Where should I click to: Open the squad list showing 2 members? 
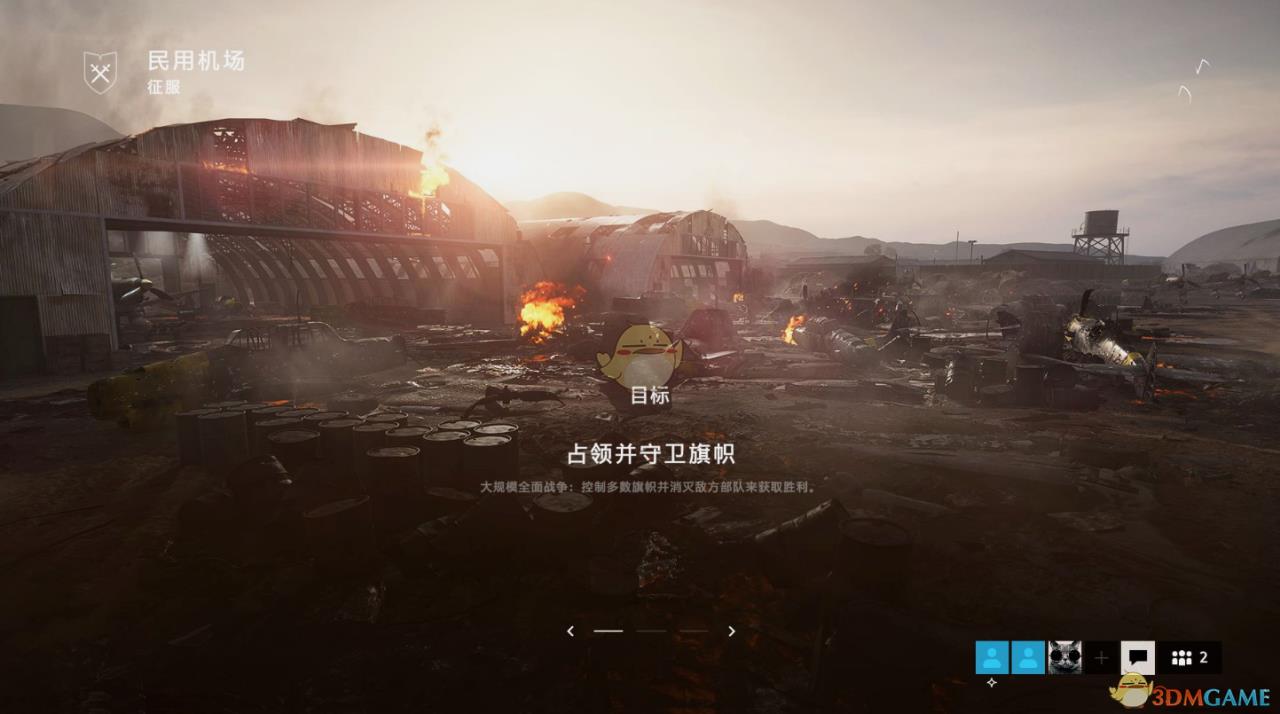[x=1190, y=657]
